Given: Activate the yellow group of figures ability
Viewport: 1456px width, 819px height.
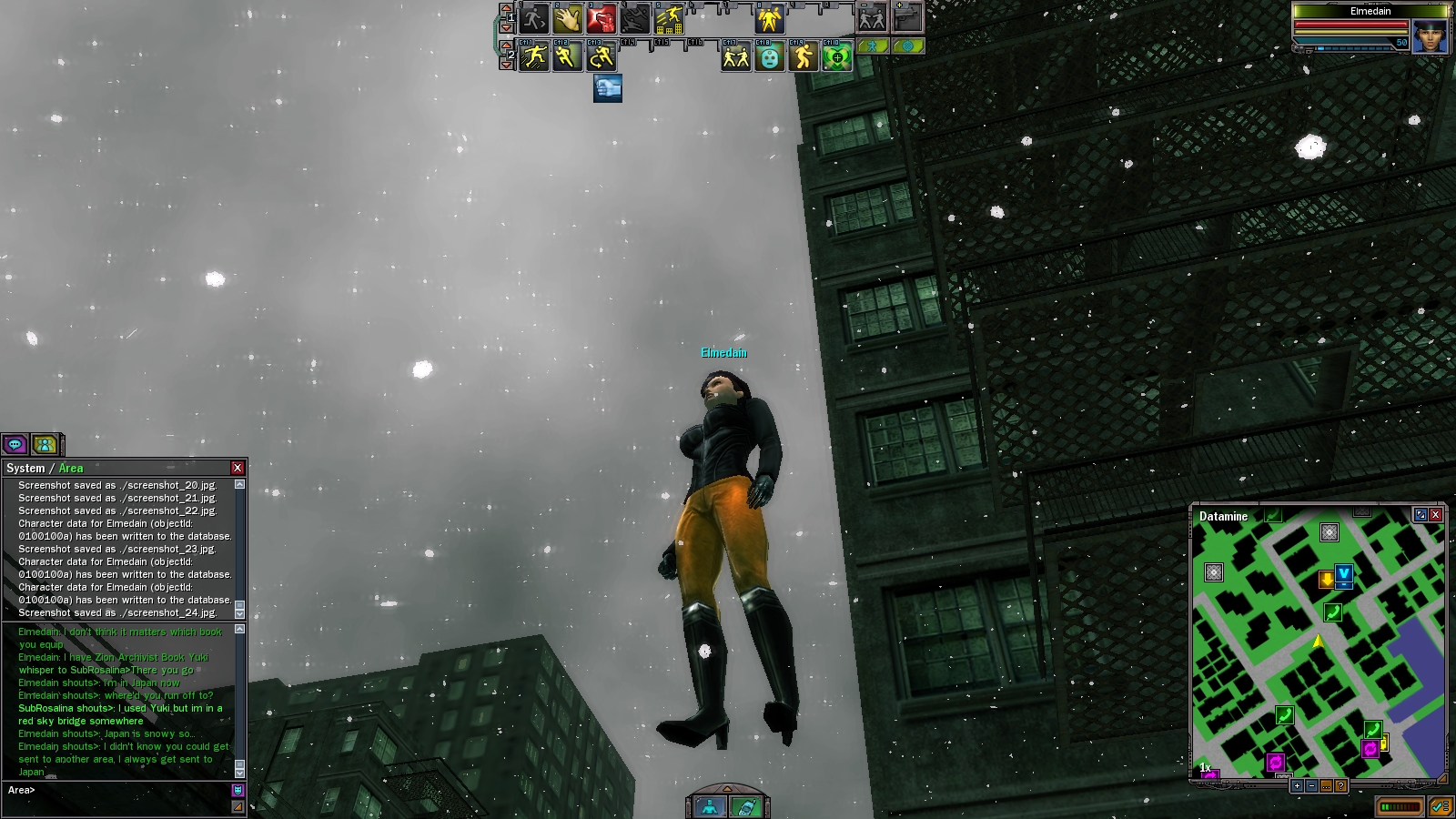Looking at the screenshot, I should point(770,18).
